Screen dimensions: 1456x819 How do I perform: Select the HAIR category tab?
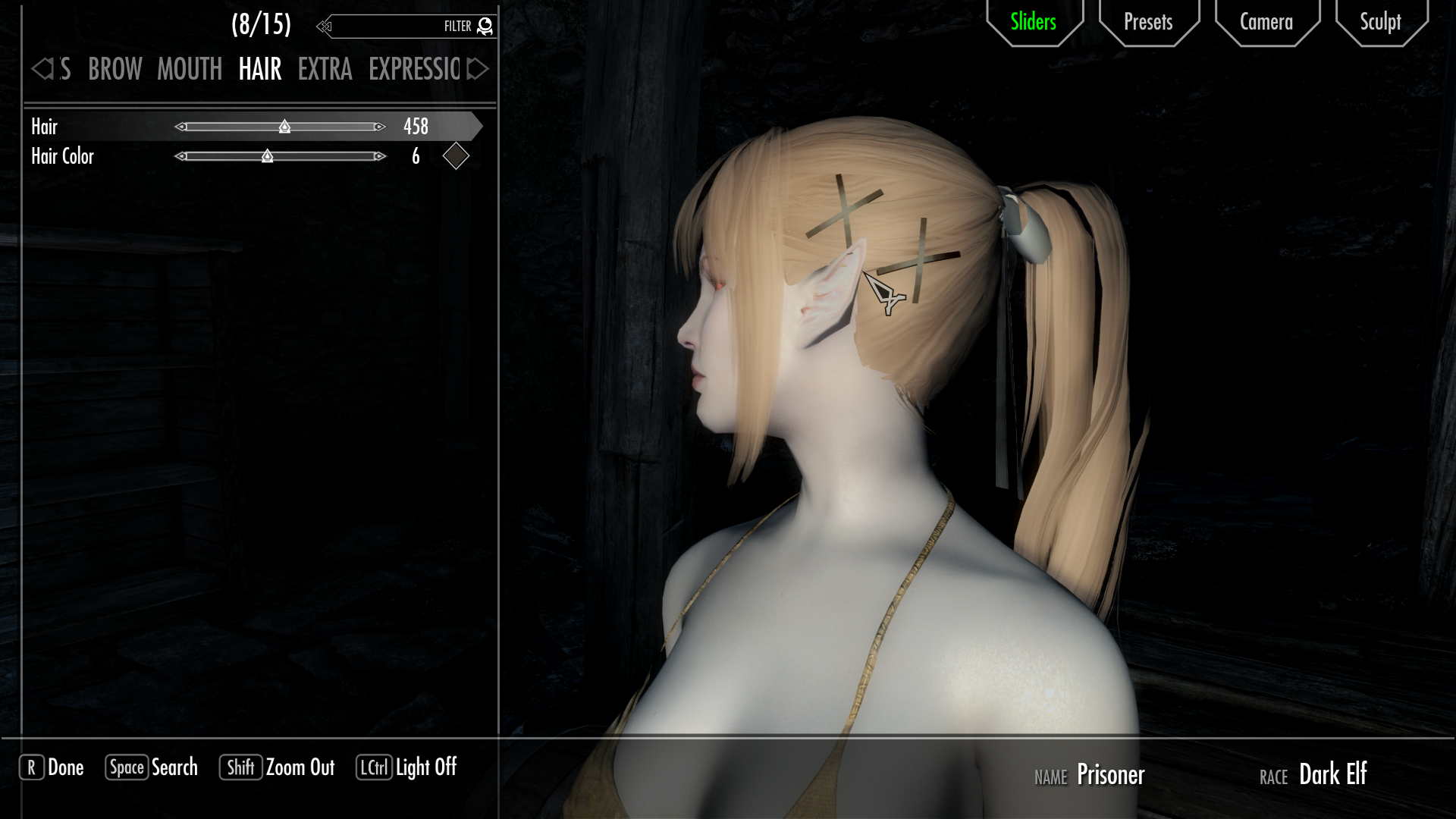[x=260, y=70]
